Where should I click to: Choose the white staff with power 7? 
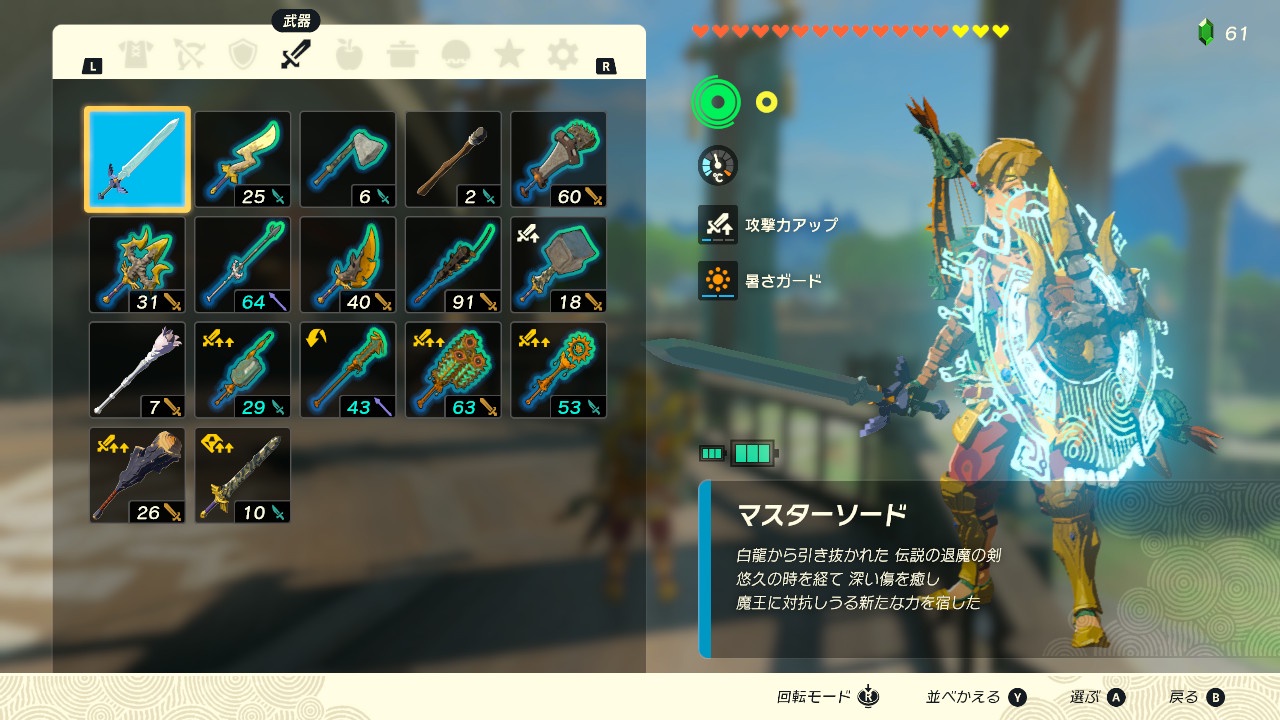[137, 370]
